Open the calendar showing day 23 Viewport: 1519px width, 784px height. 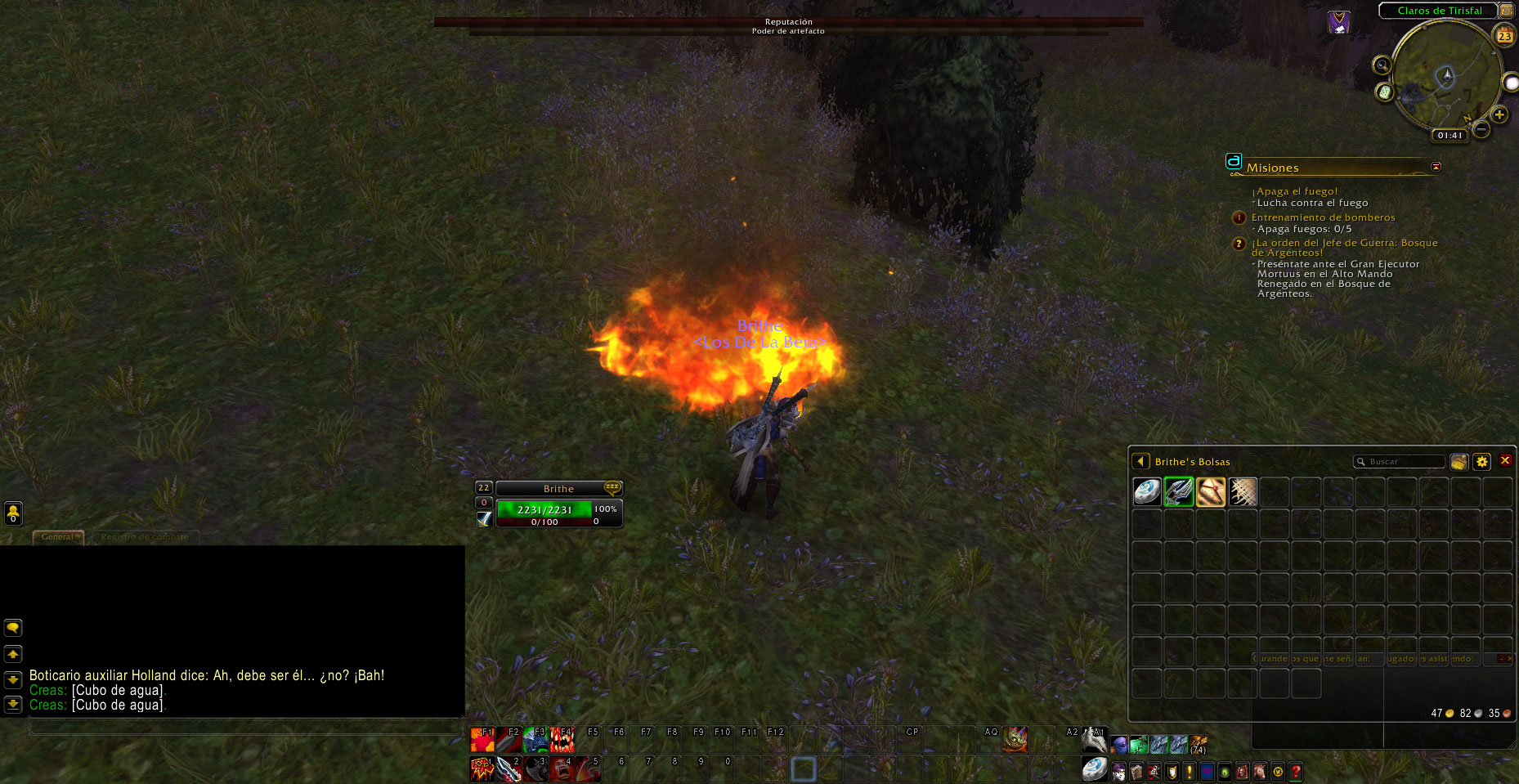point(1504,36)
